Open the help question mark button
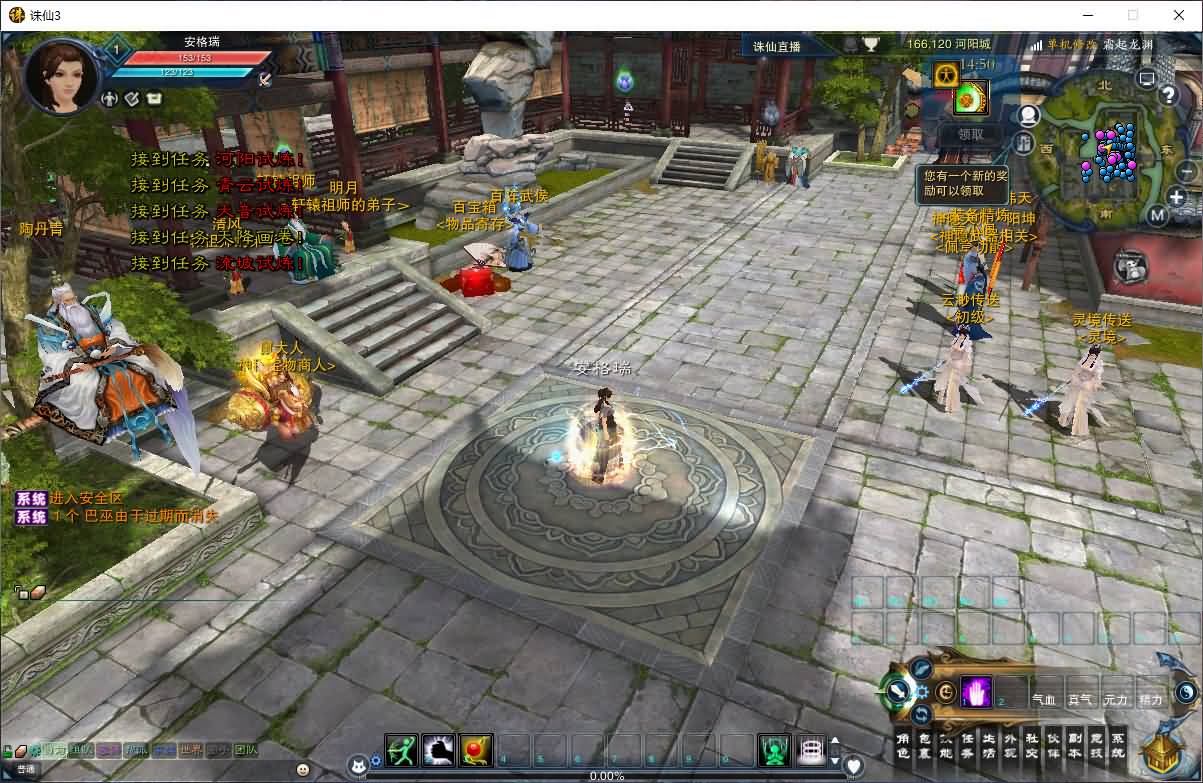1203x783 pixels. (x=1168, y=95)
